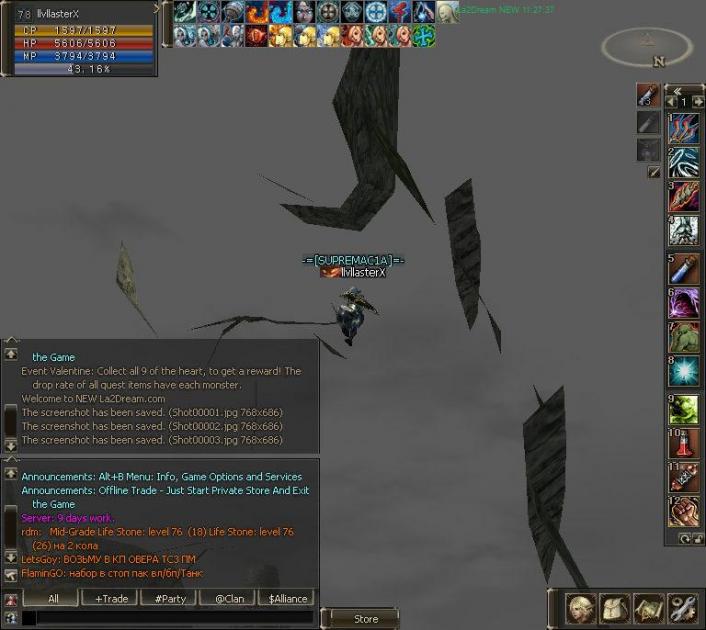Open the system tools wrench icon
Image resolution: width=706 pixels, height=630 pixels.
[682, 608]
